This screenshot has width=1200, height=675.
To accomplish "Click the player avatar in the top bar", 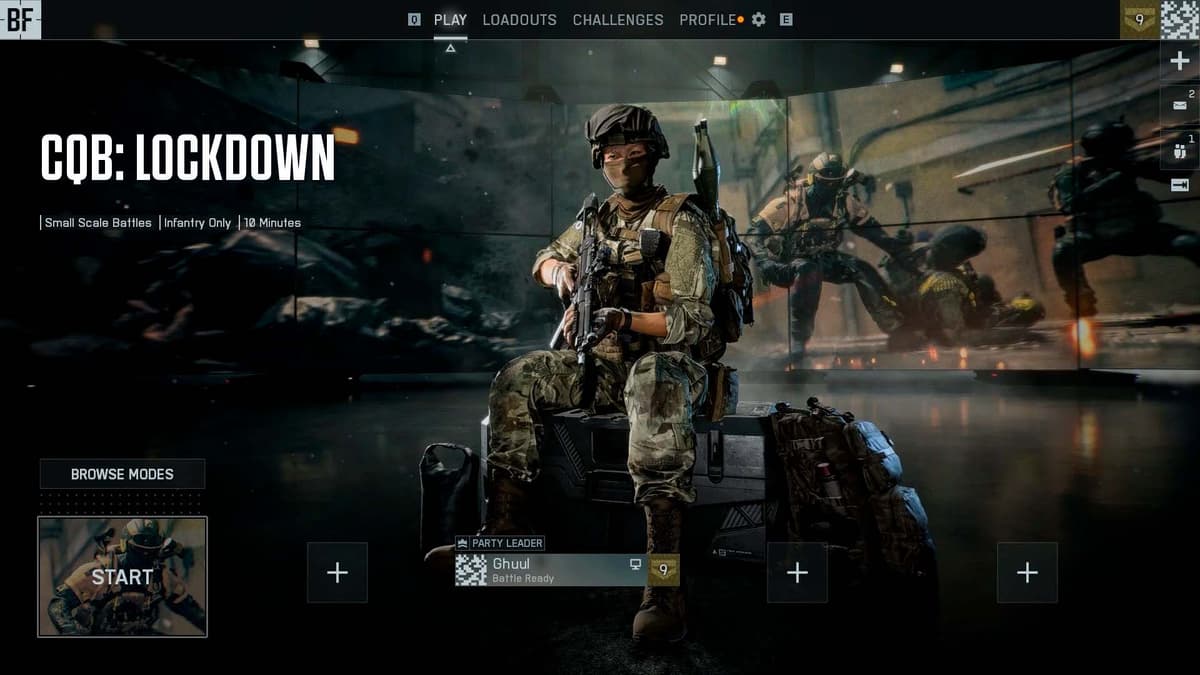I will pyautogui.click(x=1180, y=20).
